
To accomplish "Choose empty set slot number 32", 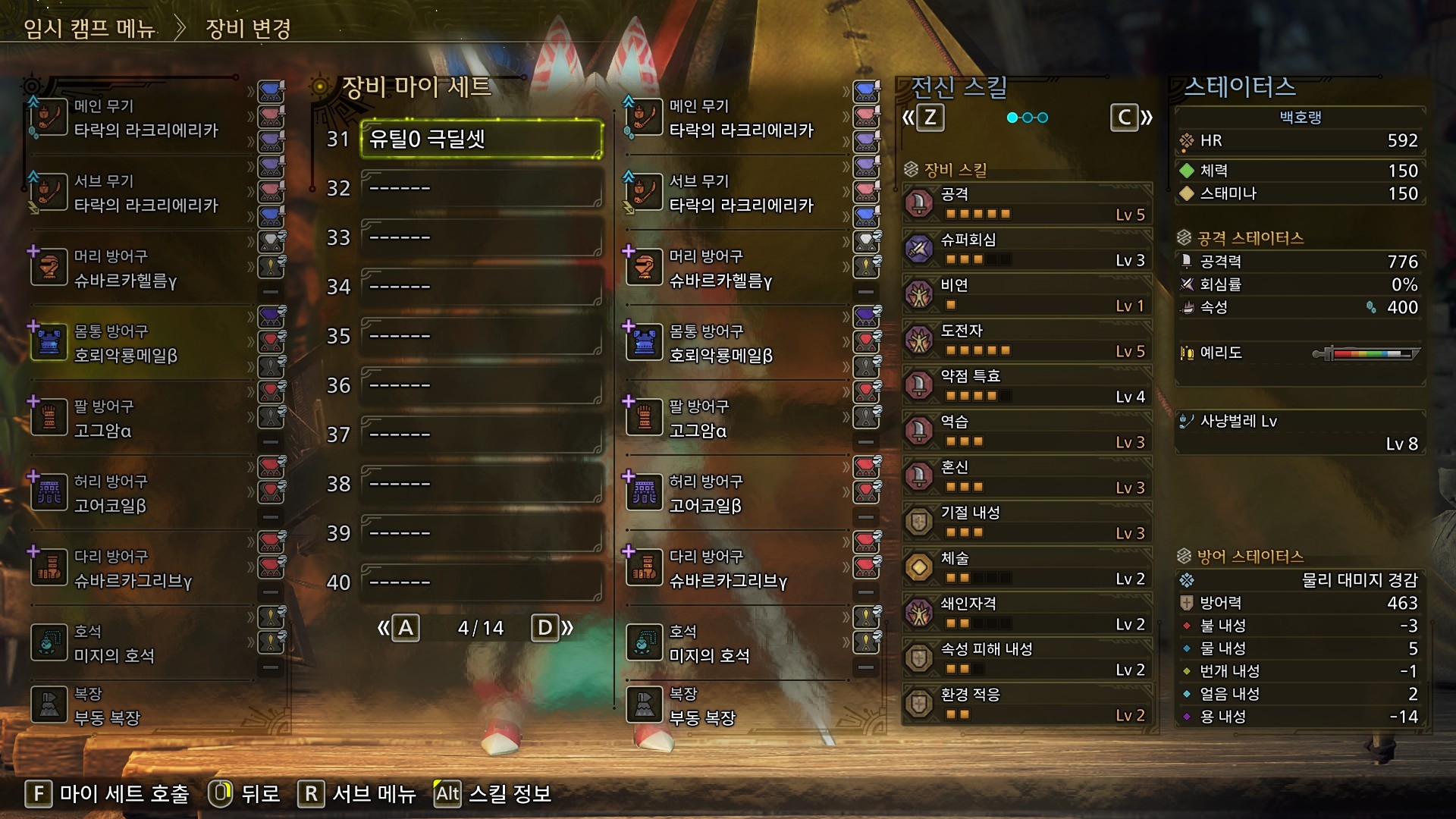I will tap(481, 188).
